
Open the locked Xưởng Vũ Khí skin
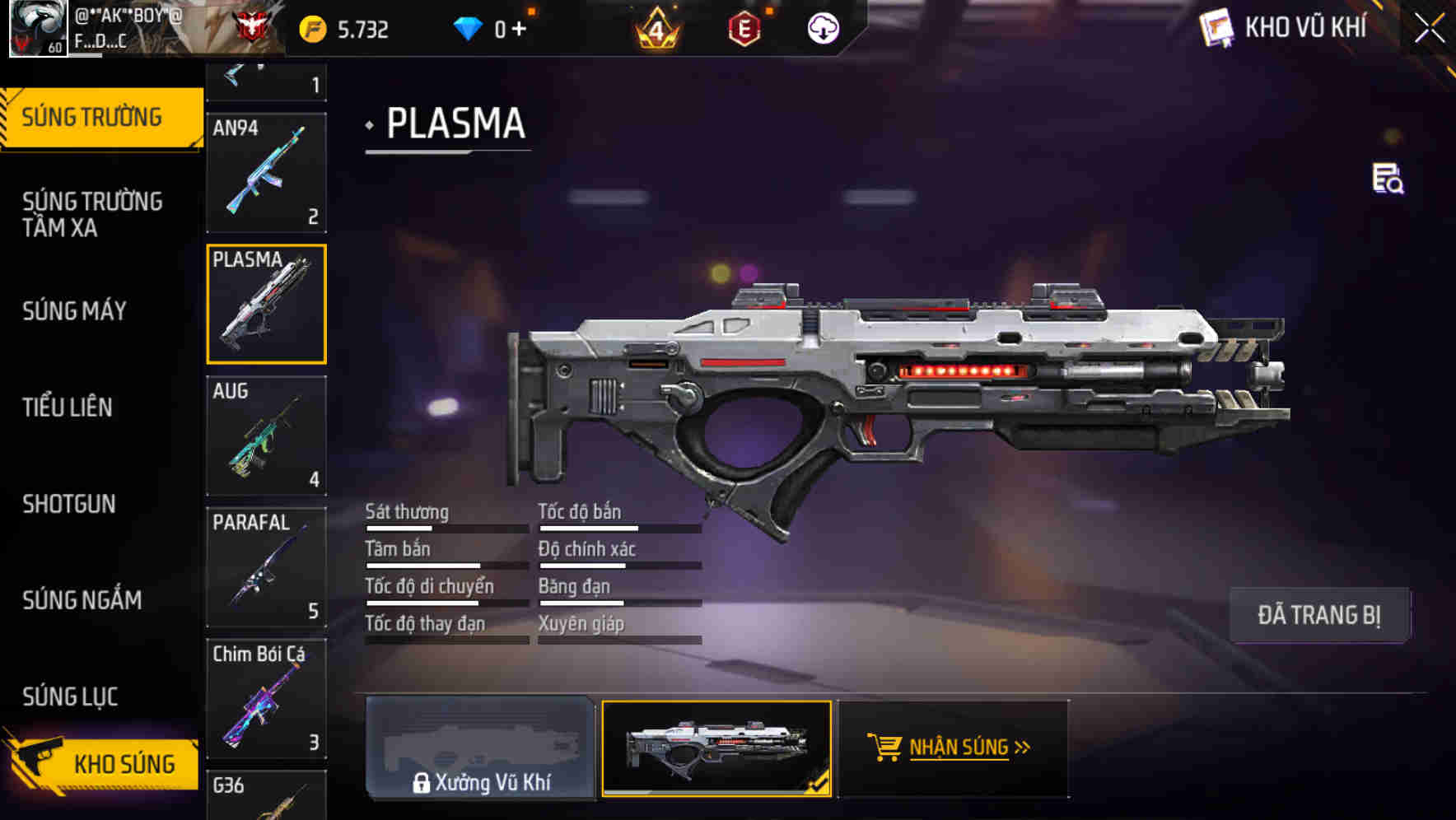tap(480, 748)
